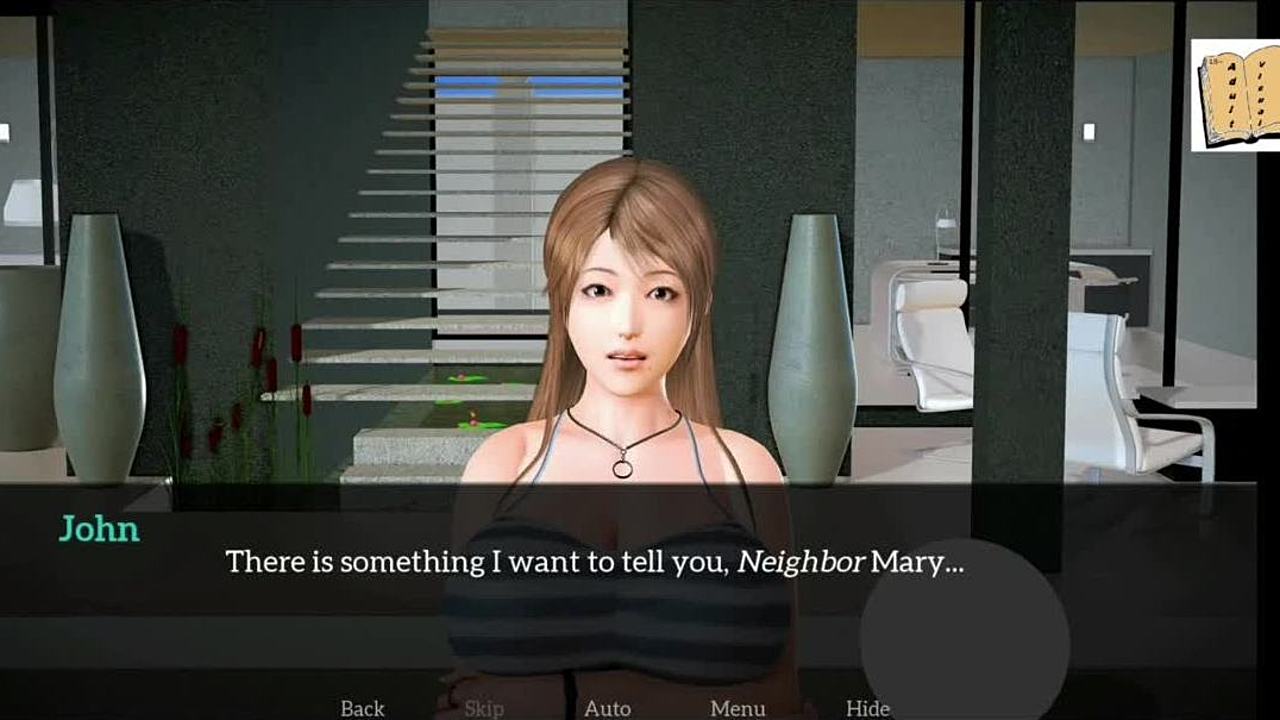Open the book icon in the corner

point(1236,96)
